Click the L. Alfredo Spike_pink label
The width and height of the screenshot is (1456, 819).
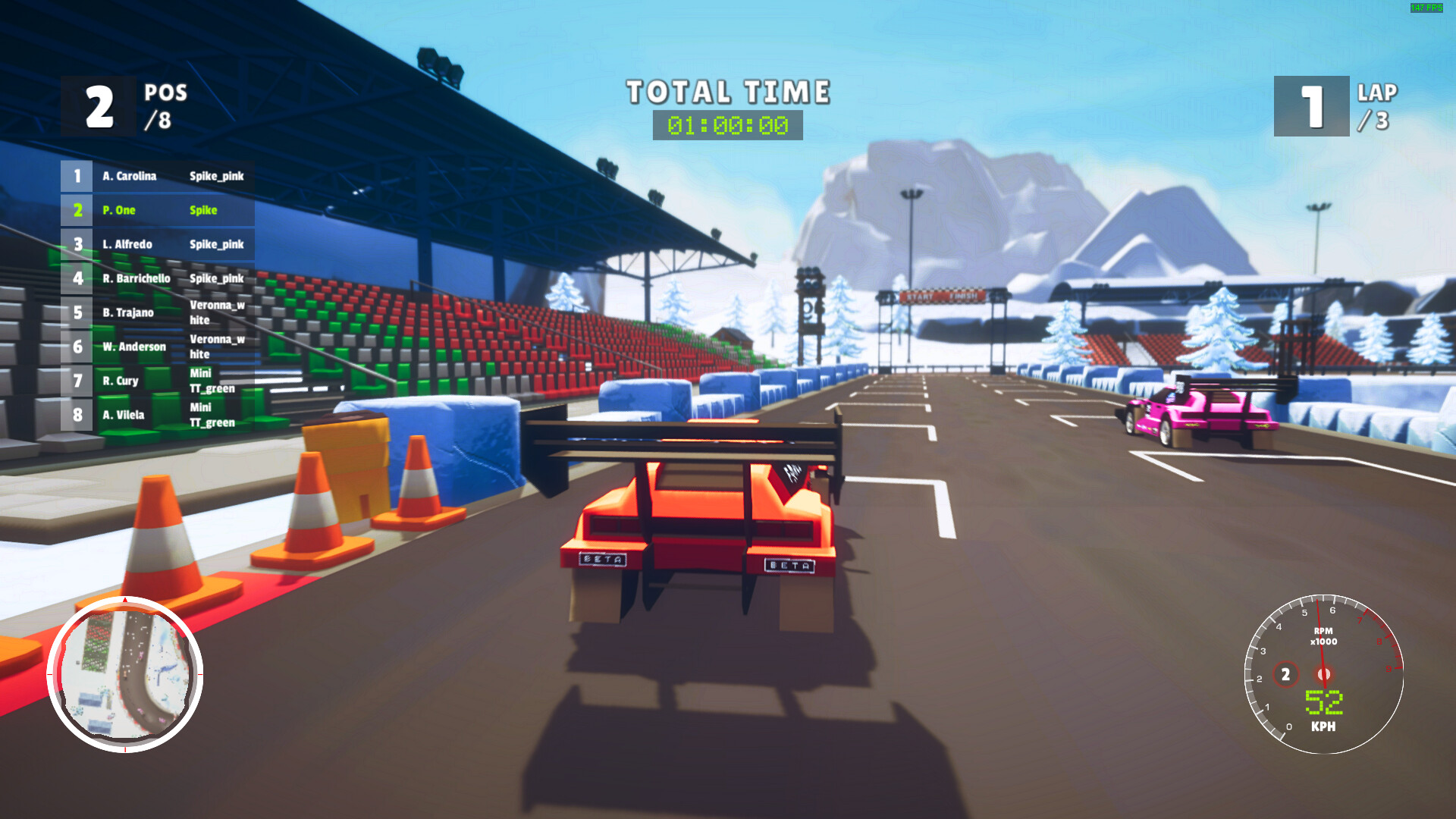[x=216, y=244]
